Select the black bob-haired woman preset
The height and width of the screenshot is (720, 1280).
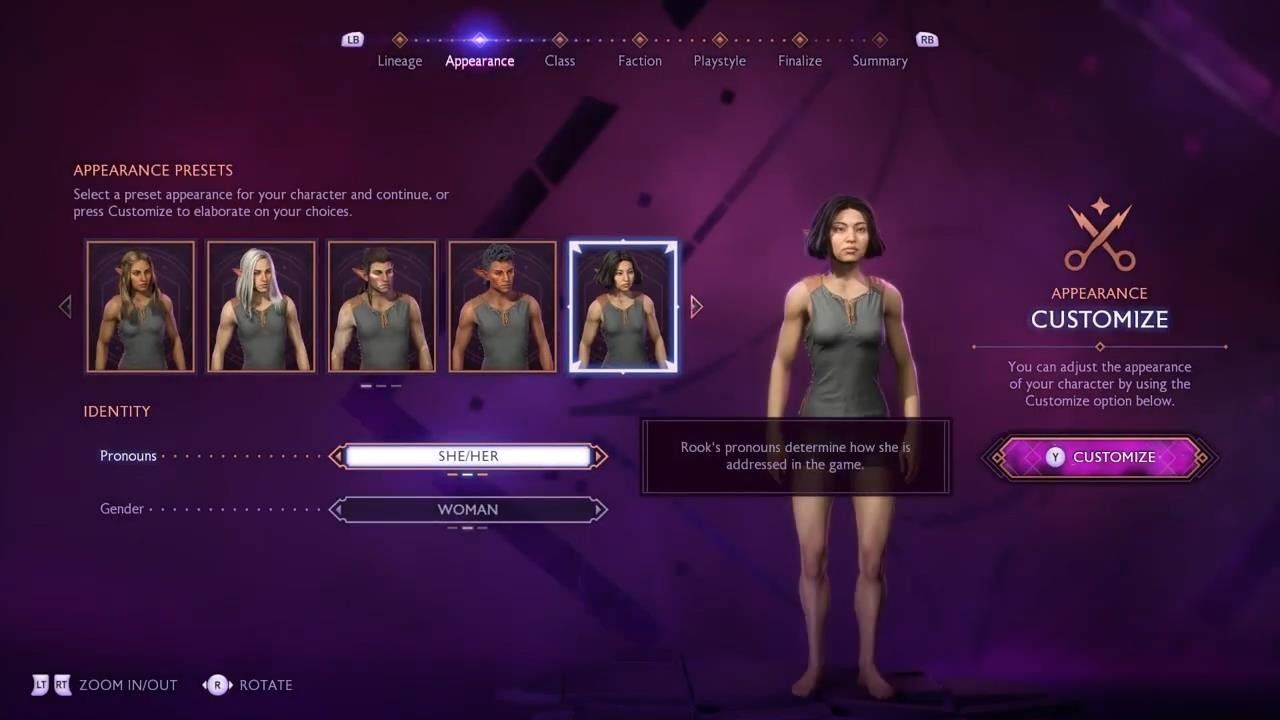[x=623, y=306]
